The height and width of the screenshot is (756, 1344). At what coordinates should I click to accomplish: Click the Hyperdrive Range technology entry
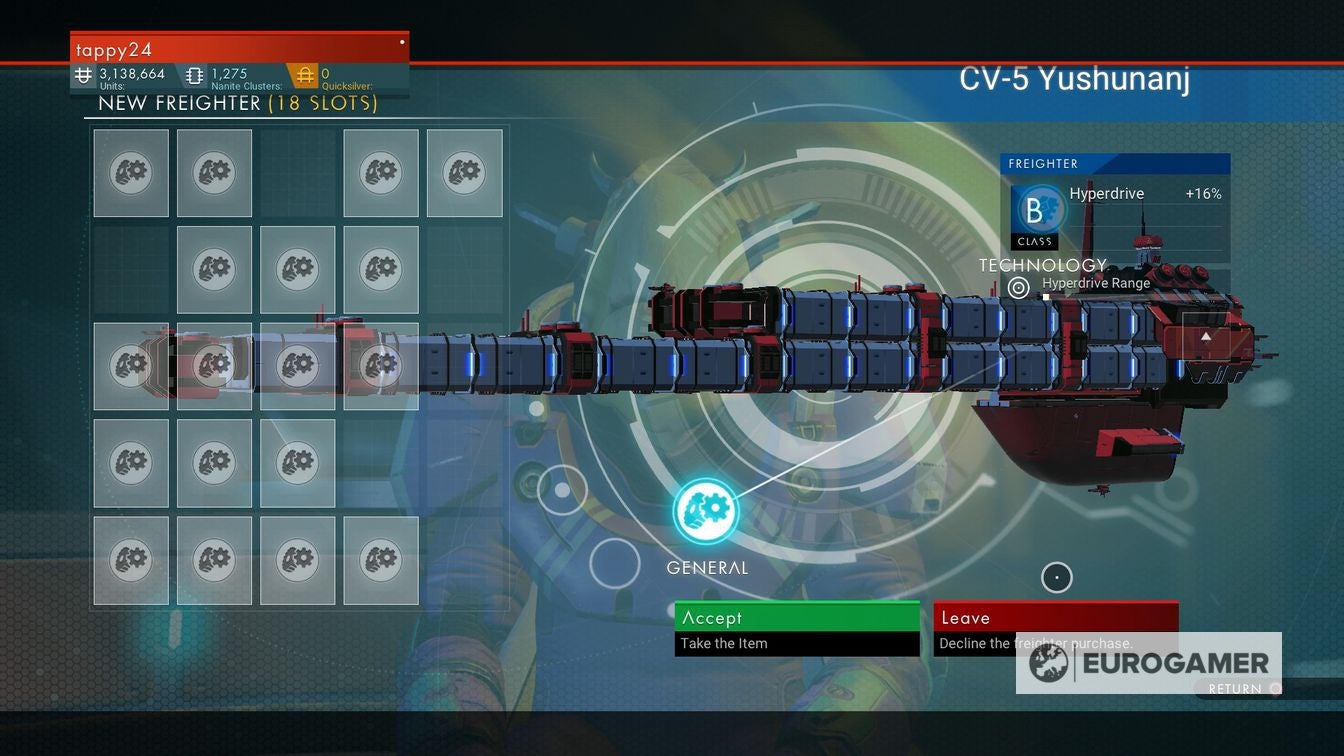(1096, 283)
